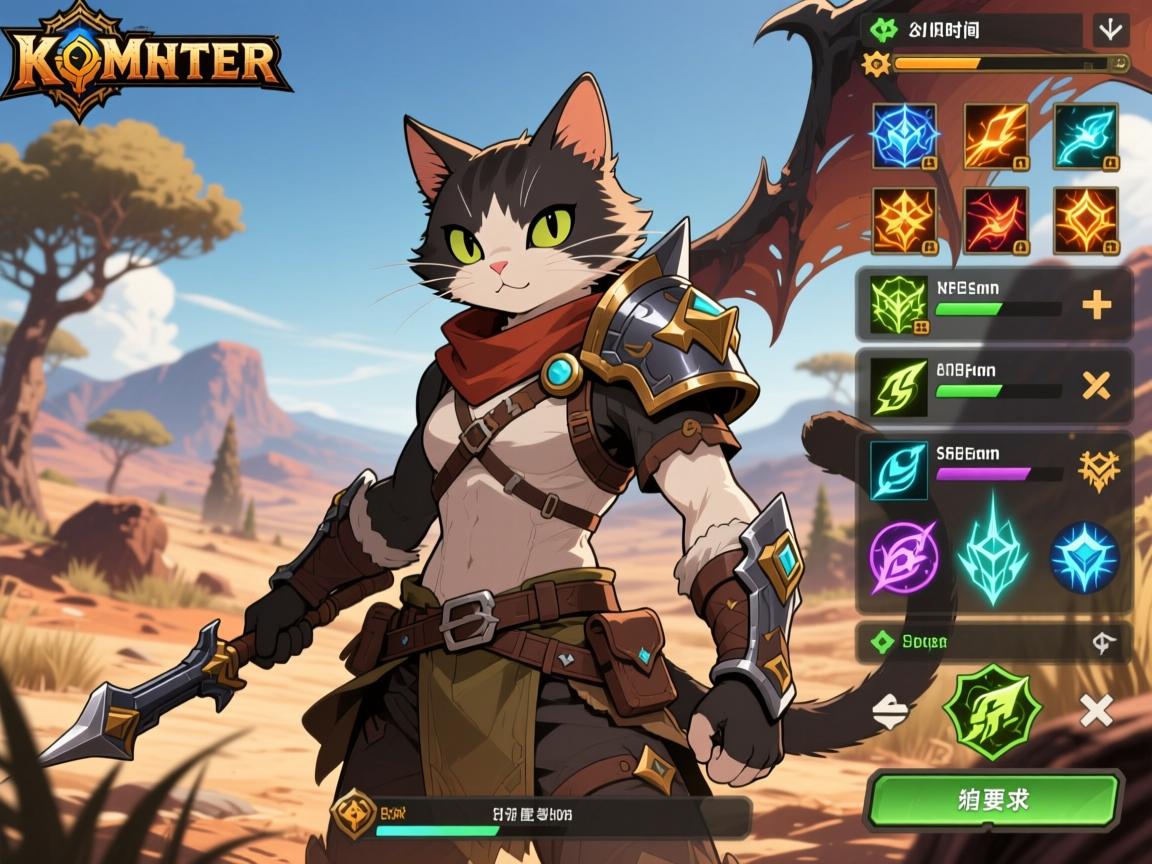Select the large green spiky leaf badge
Viewport: 1152px width, 864px height.
click(991, 711)
